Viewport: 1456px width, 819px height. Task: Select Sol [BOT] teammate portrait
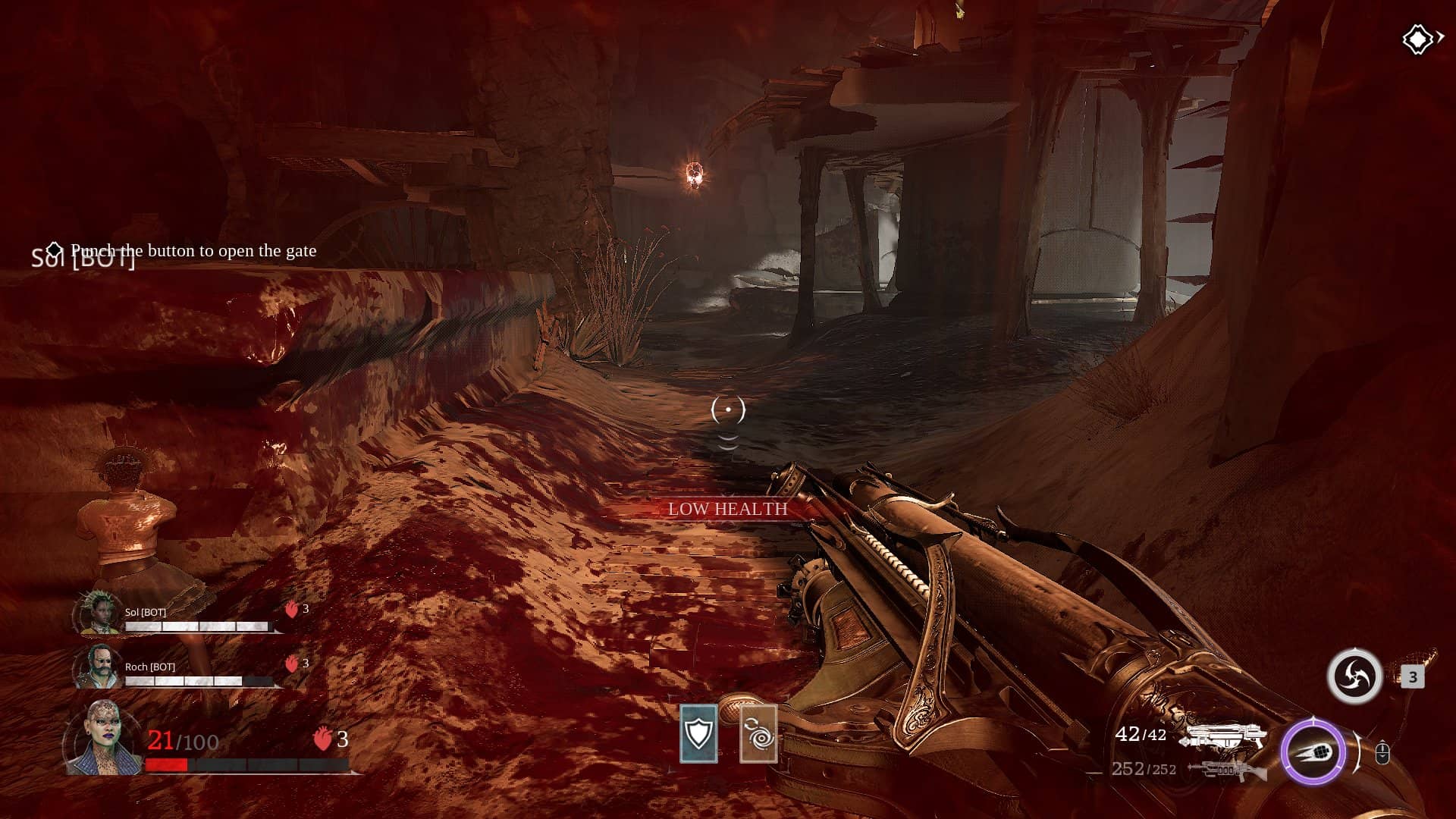pos(99,614)
